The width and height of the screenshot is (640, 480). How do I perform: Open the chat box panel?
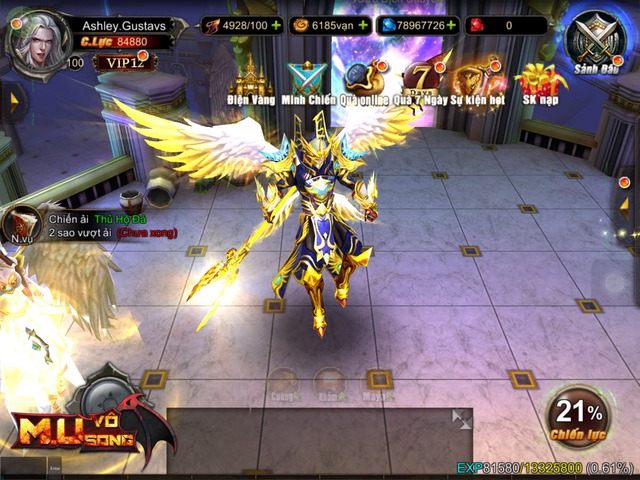click(x=310, y=440)
